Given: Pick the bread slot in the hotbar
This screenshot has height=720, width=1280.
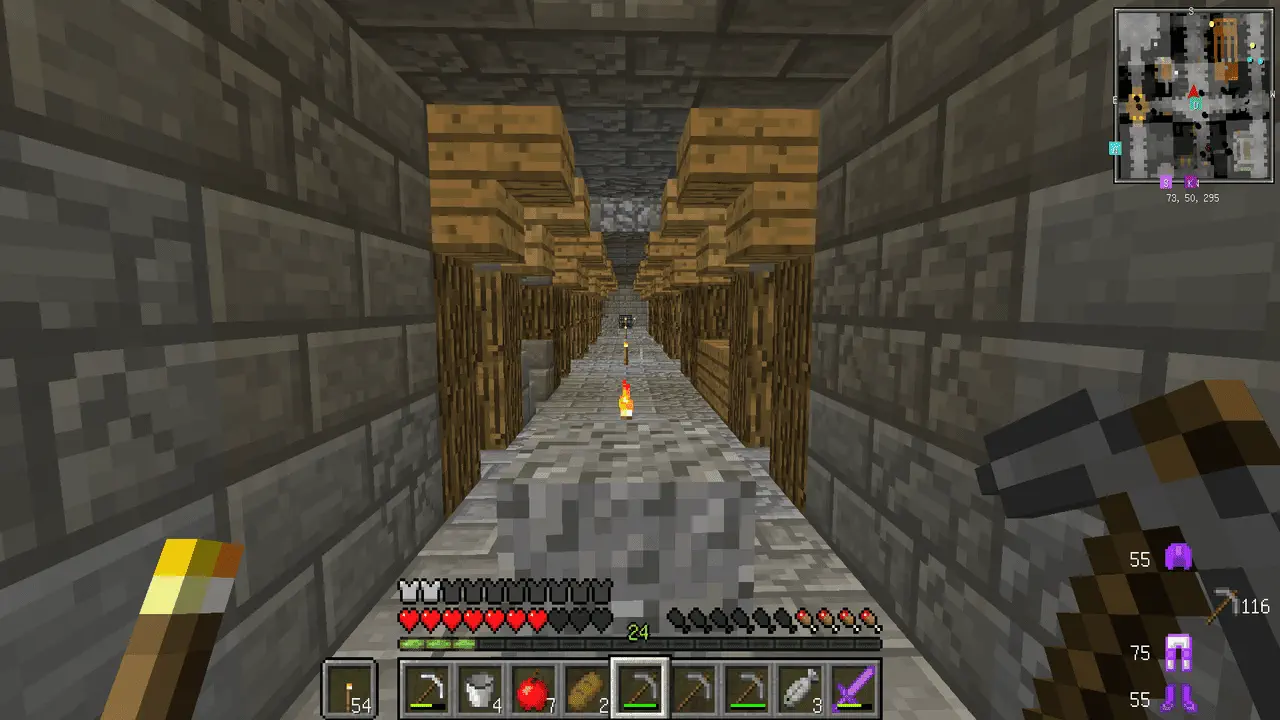Looking at the screenshot, I should (x=586, y=688).
